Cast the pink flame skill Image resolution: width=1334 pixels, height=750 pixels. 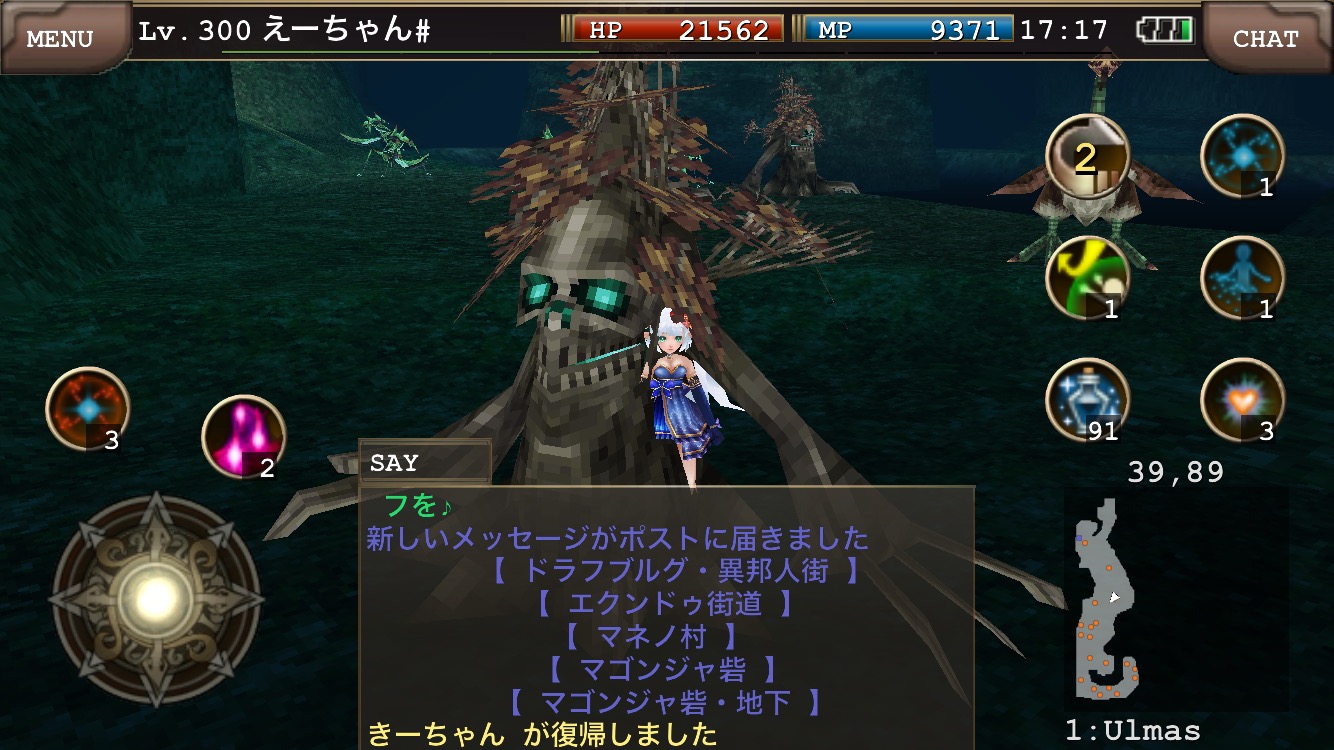coord(244,437)
